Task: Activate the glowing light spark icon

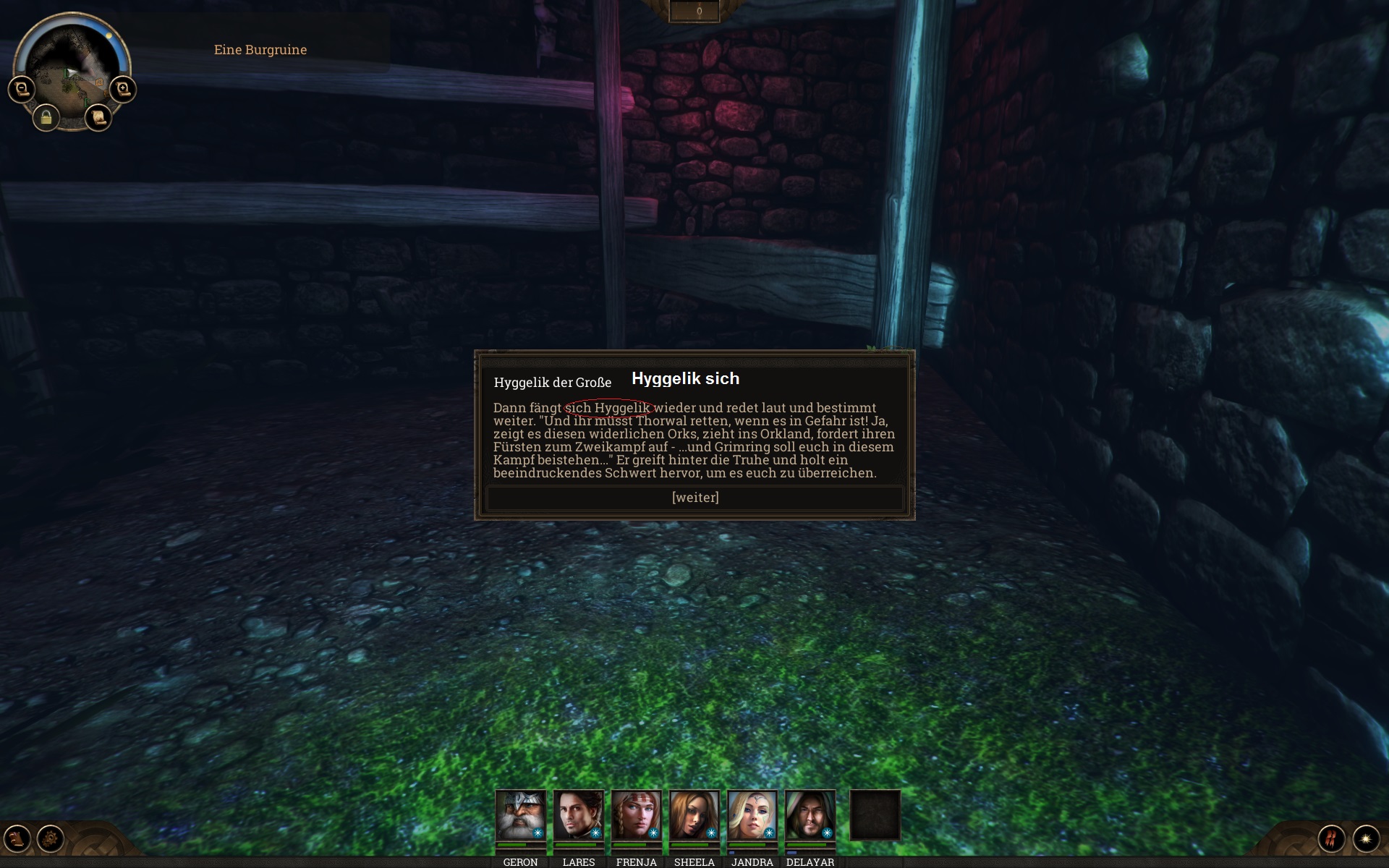Action: [1366, 839]
